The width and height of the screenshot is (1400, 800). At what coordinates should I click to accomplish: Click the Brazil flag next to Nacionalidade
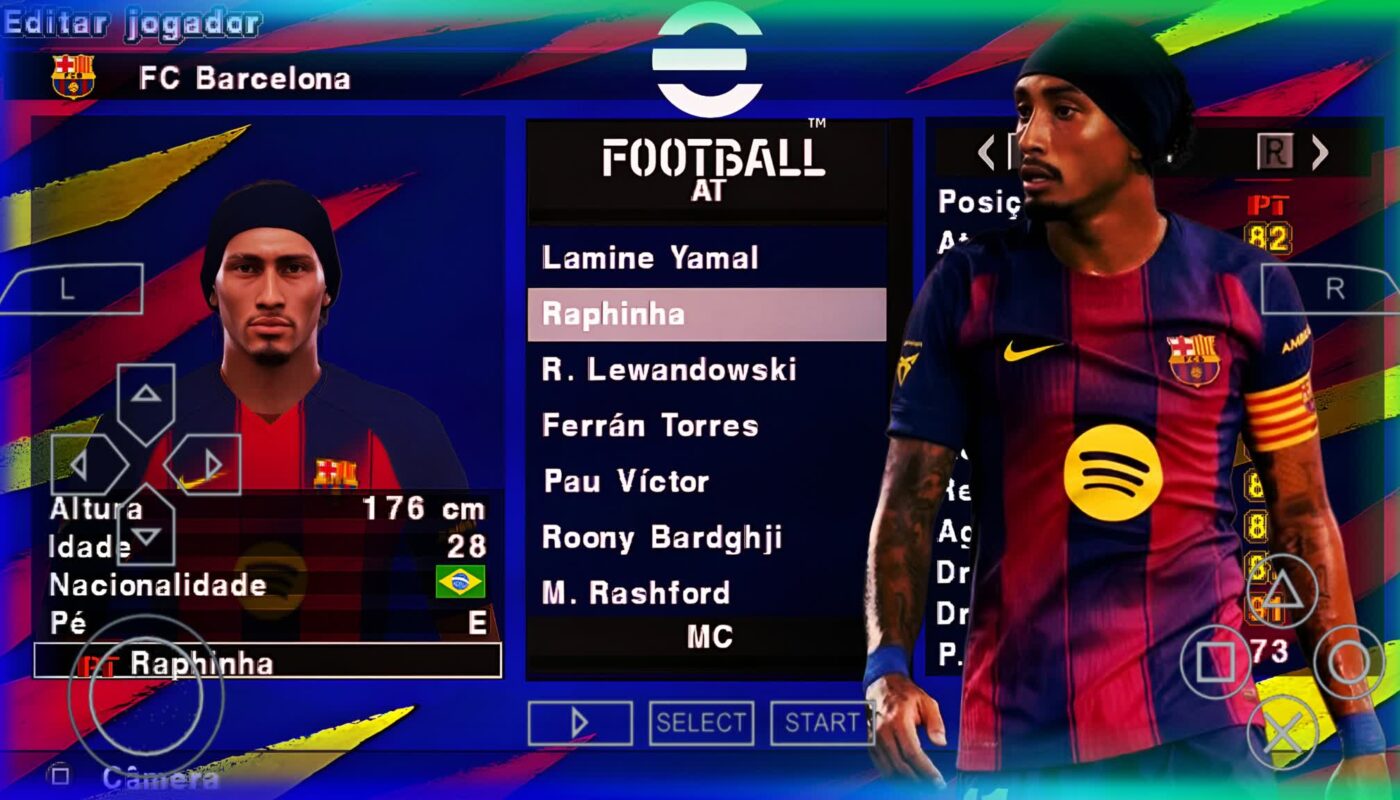click(460, 579)
